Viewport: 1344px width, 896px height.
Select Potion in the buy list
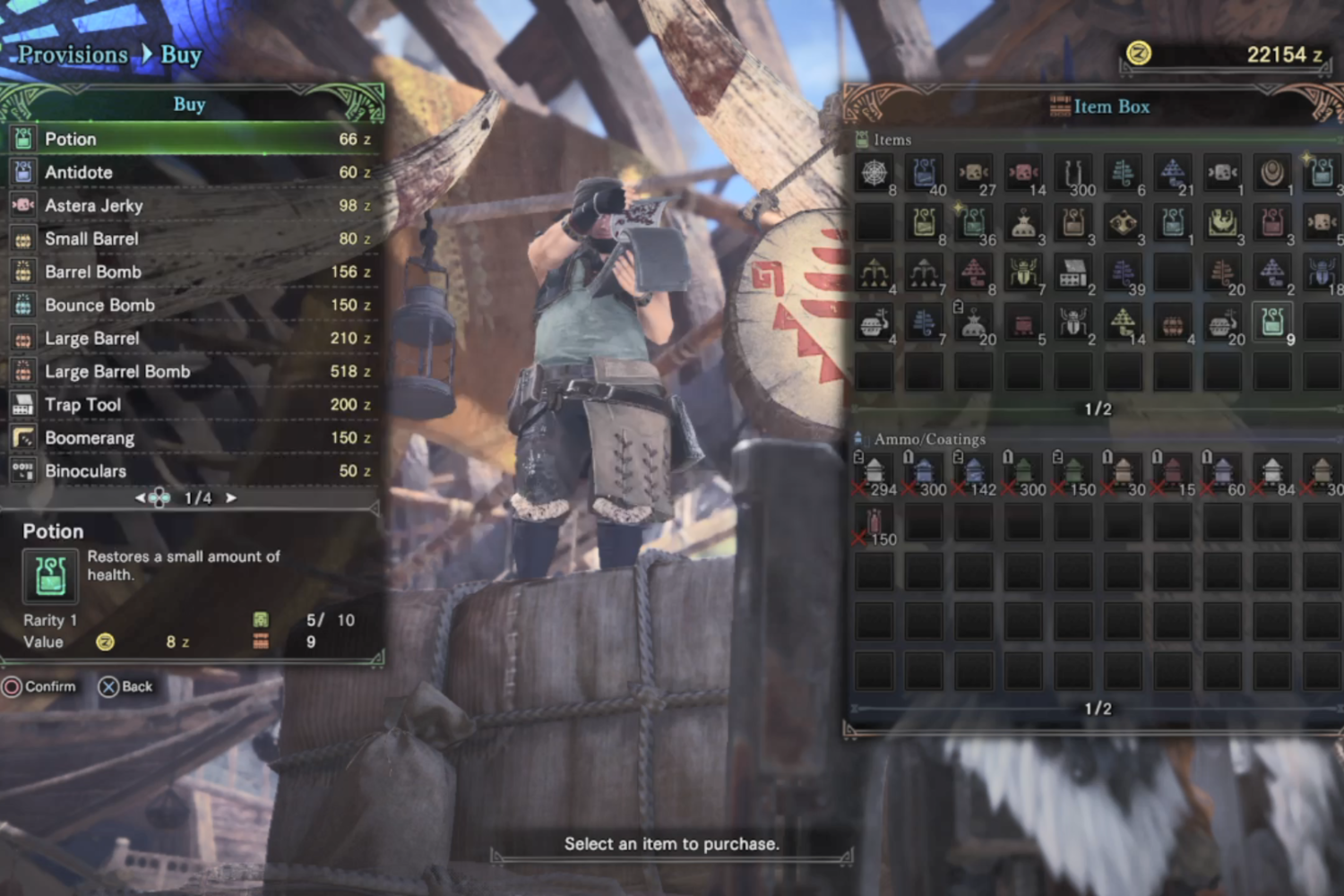point(193,139)
